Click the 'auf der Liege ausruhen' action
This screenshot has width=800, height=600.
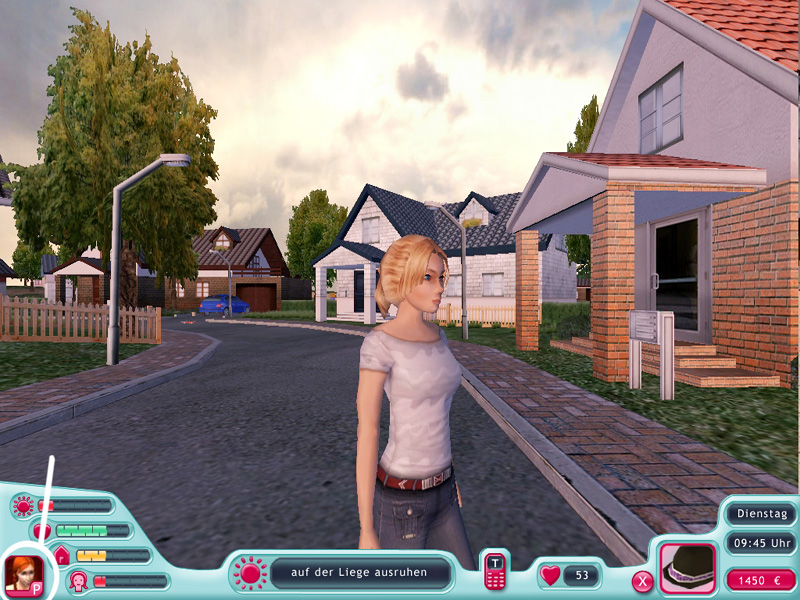coord(359,573)
